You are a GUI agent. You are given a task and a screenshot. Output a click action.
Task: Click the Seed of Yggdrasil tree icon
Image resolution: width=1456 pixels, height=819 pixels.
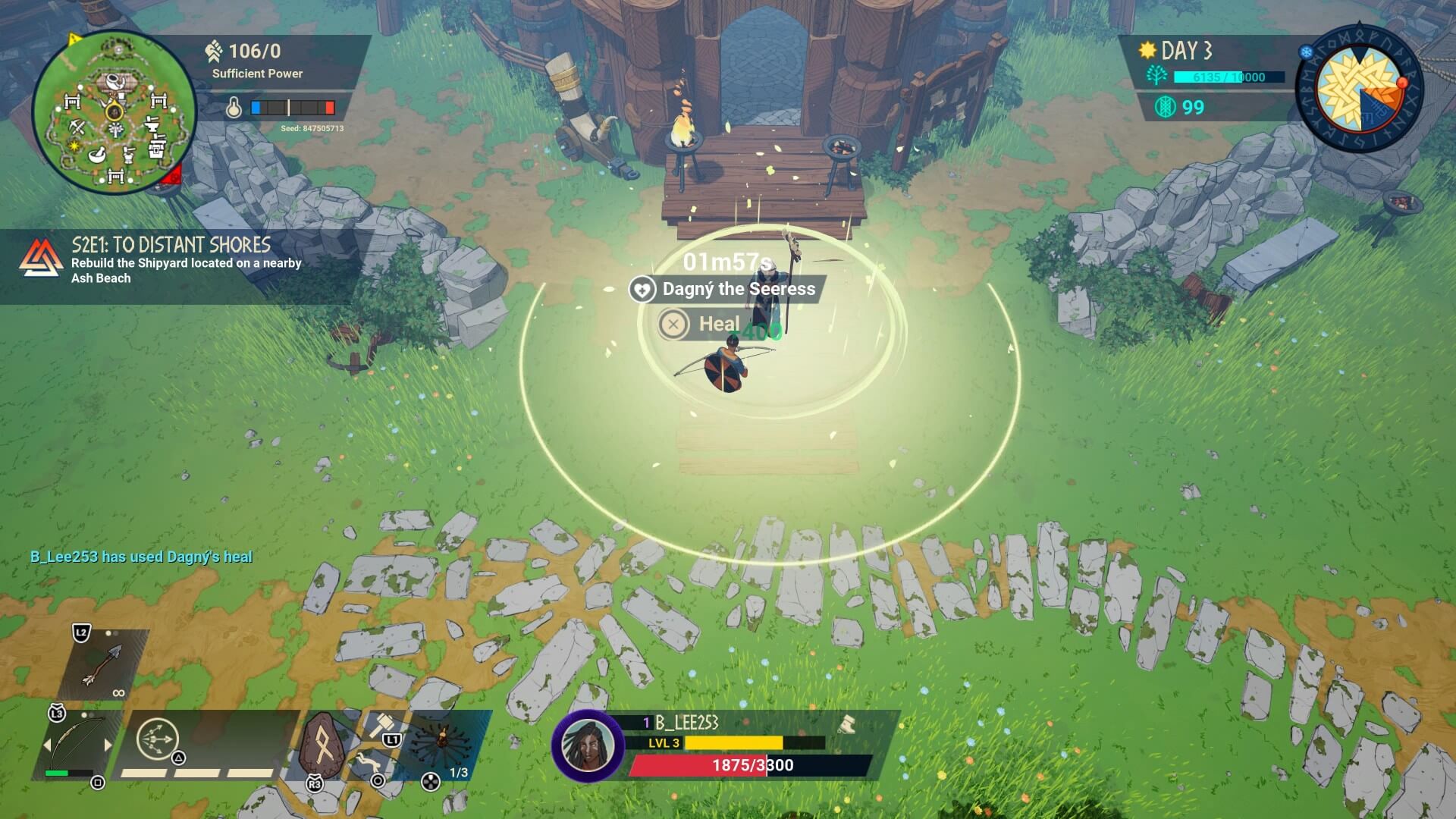tap(1157, 76)
